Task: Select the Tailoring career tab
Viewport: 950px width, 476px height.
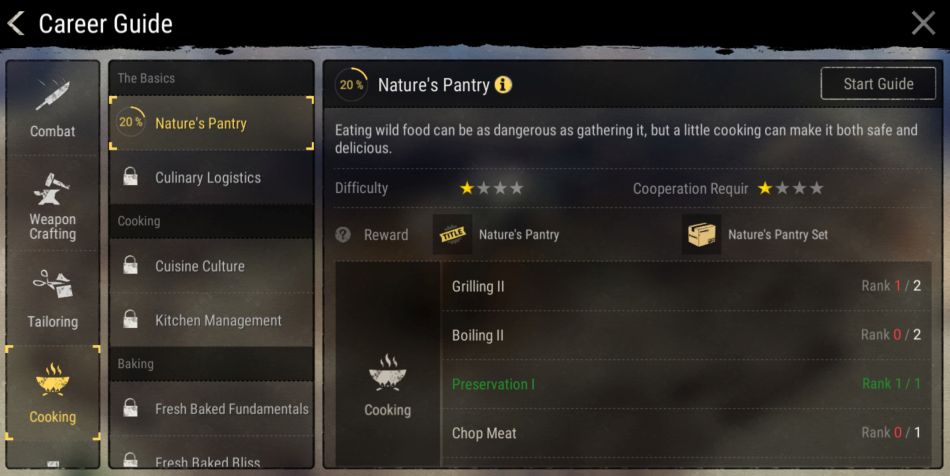Action: (53, 299)
